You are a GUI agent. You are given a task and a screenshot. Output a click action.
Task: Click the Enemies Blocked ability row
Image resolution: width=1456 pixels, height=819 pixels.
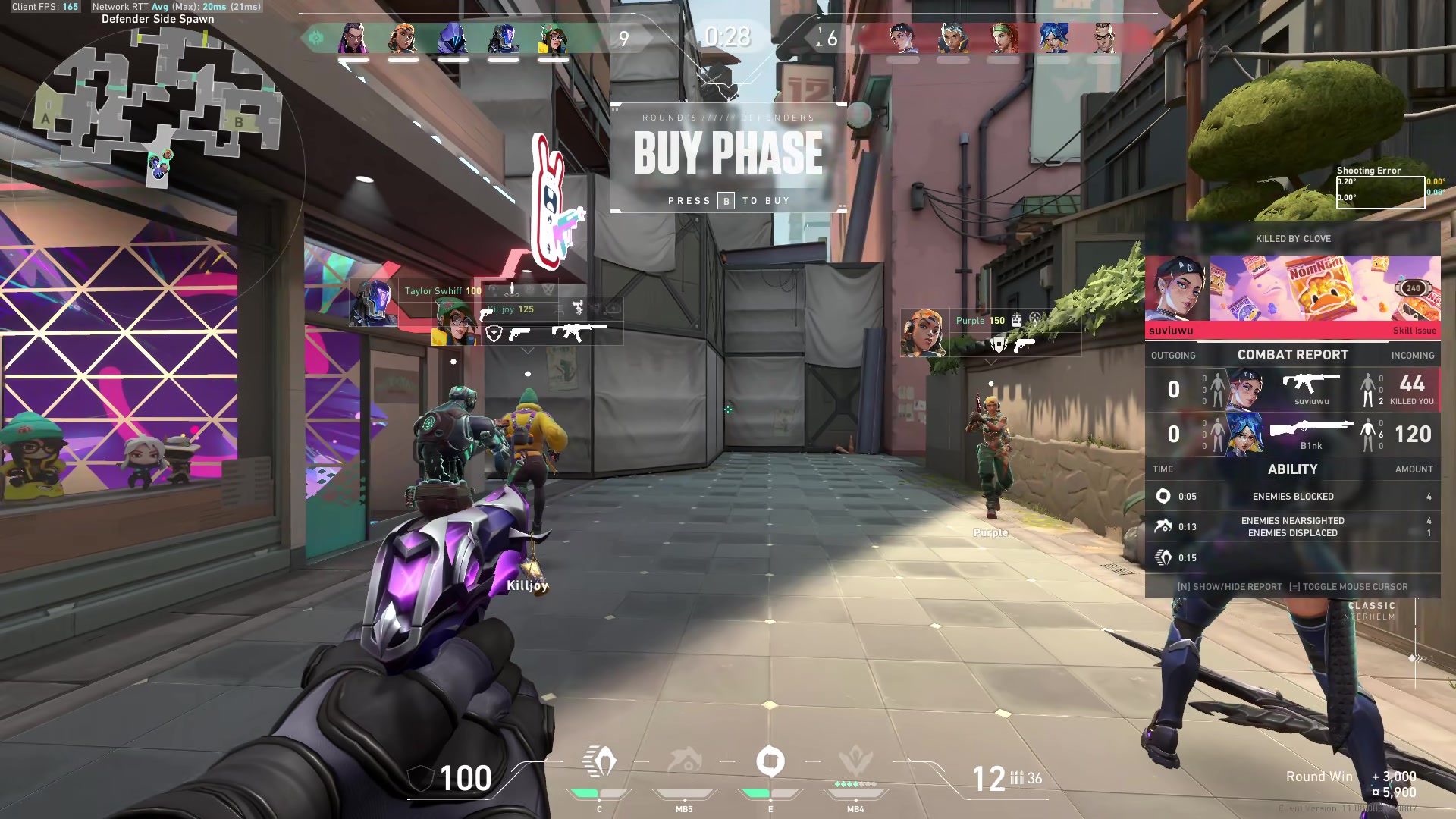point(1293,497)
